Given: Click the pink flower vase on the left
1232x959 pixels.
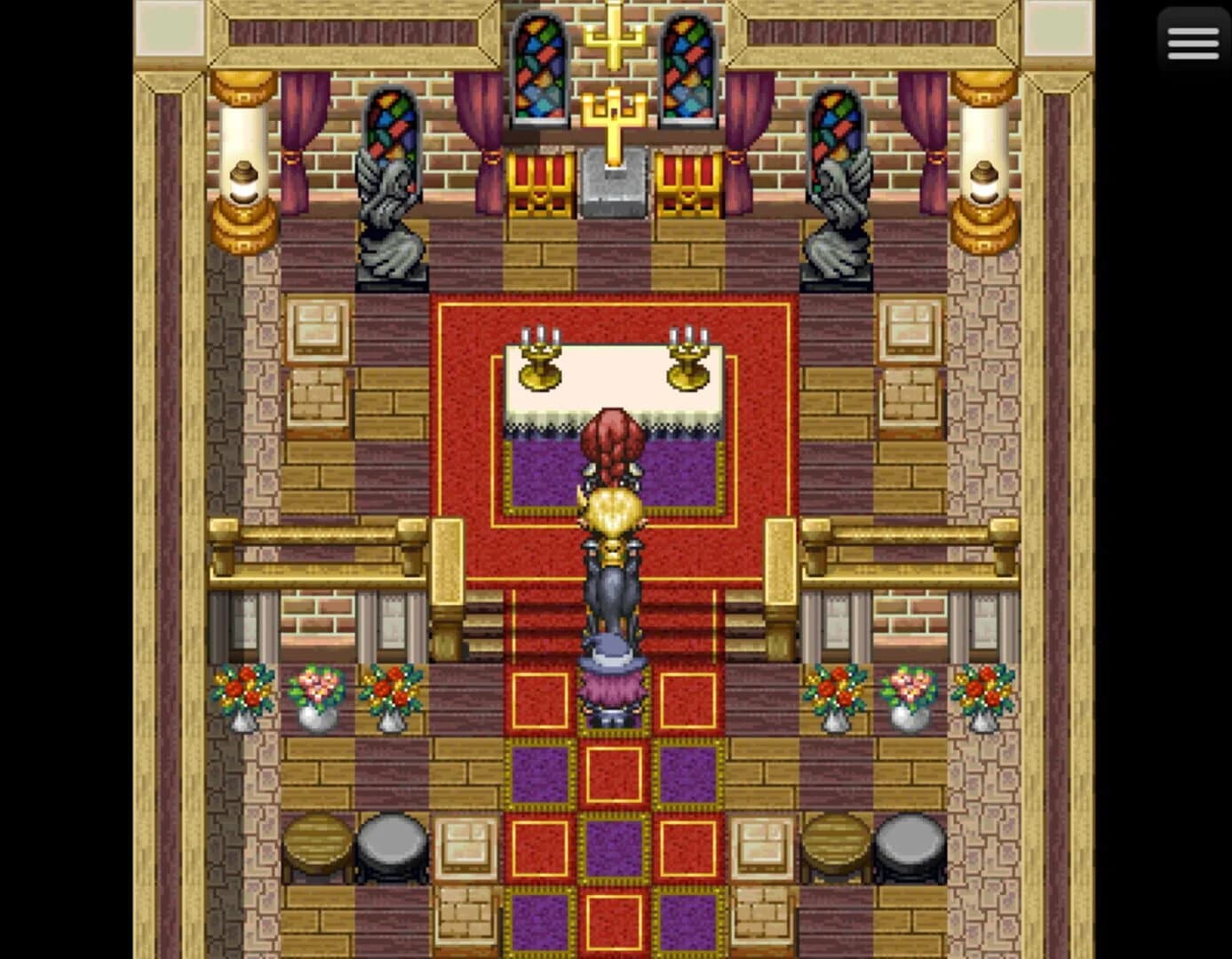Looking at the screenshot, I should click(x=317, y=697).
